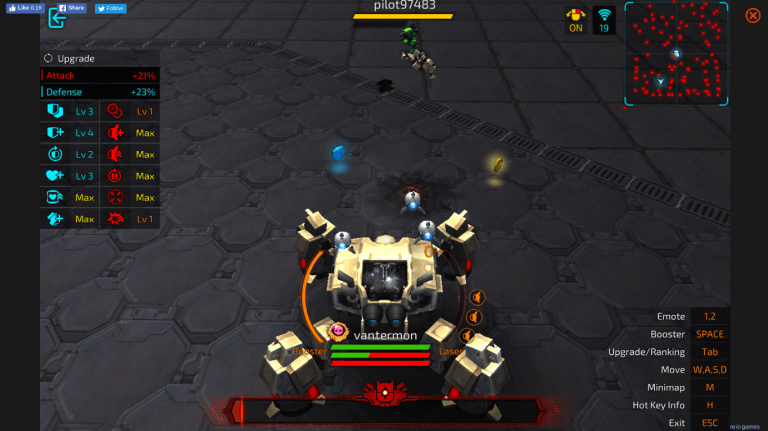Toggle the mouse control ON setting
This screenshot has height=431, width=768.
(575, 19)
